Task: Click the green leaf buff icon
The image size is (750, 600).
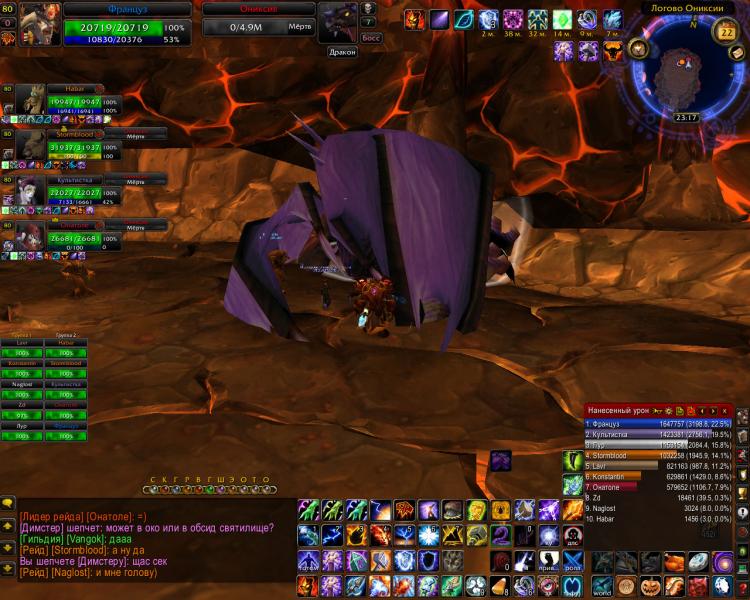Action: tap(463, 20)
